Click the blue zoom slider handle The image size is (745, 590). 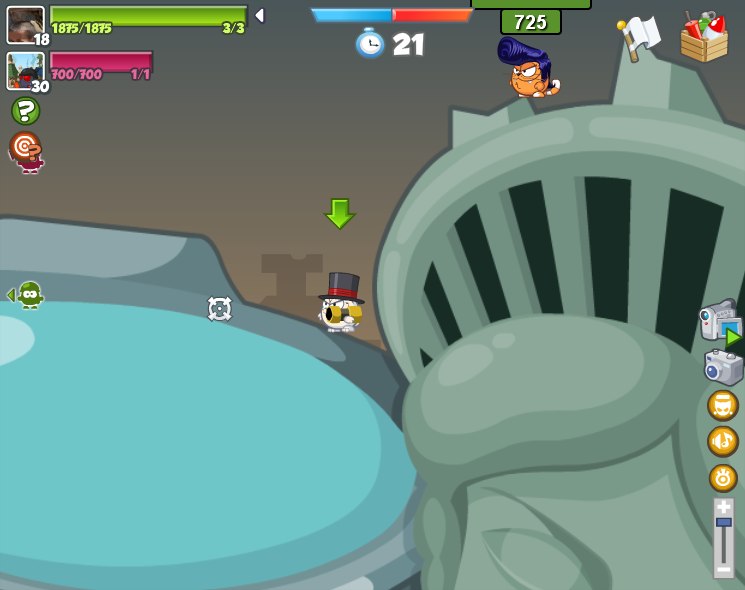723,522
